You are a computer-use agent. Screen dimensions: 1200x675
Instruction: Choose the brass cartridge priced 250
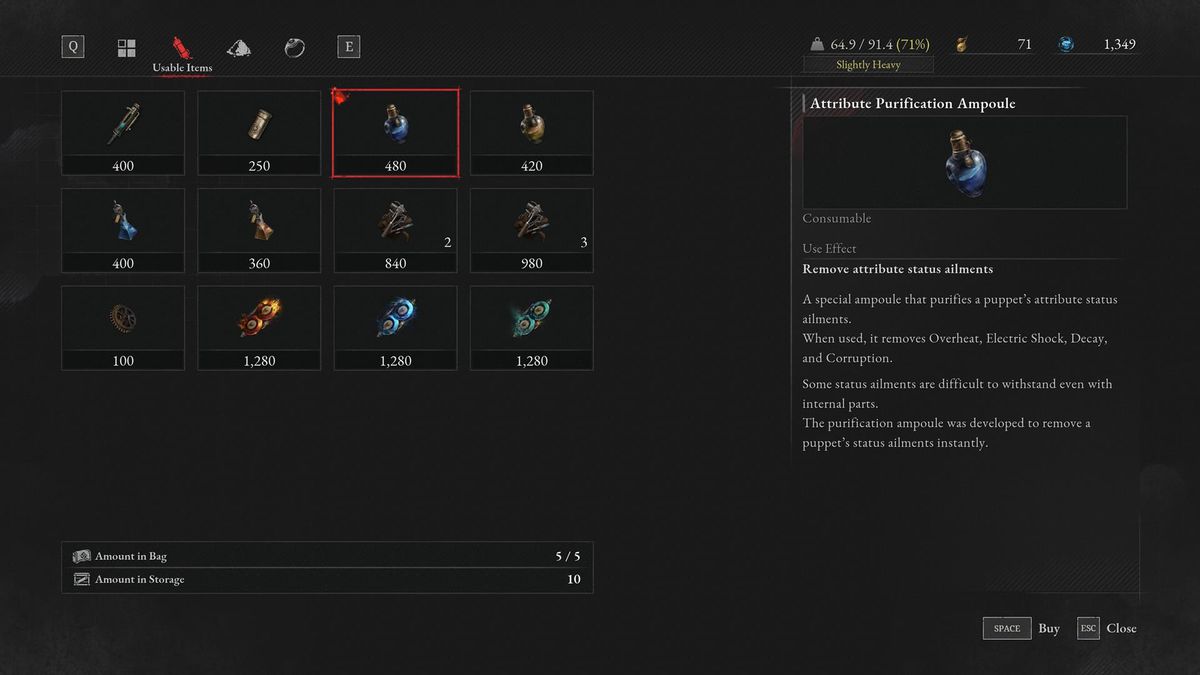click(259, 133)
